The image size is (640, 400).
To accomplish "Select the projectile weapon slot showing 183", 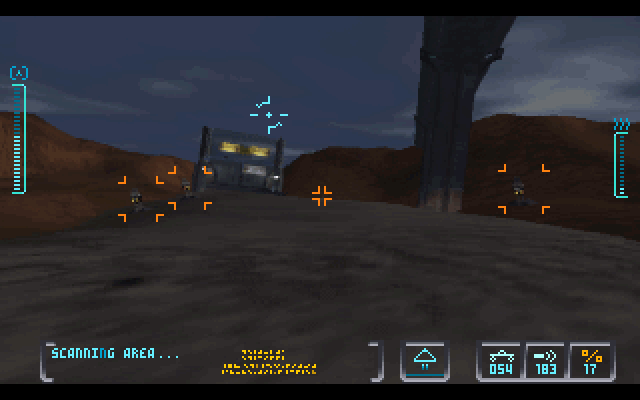I will click(x=546, y=360).
